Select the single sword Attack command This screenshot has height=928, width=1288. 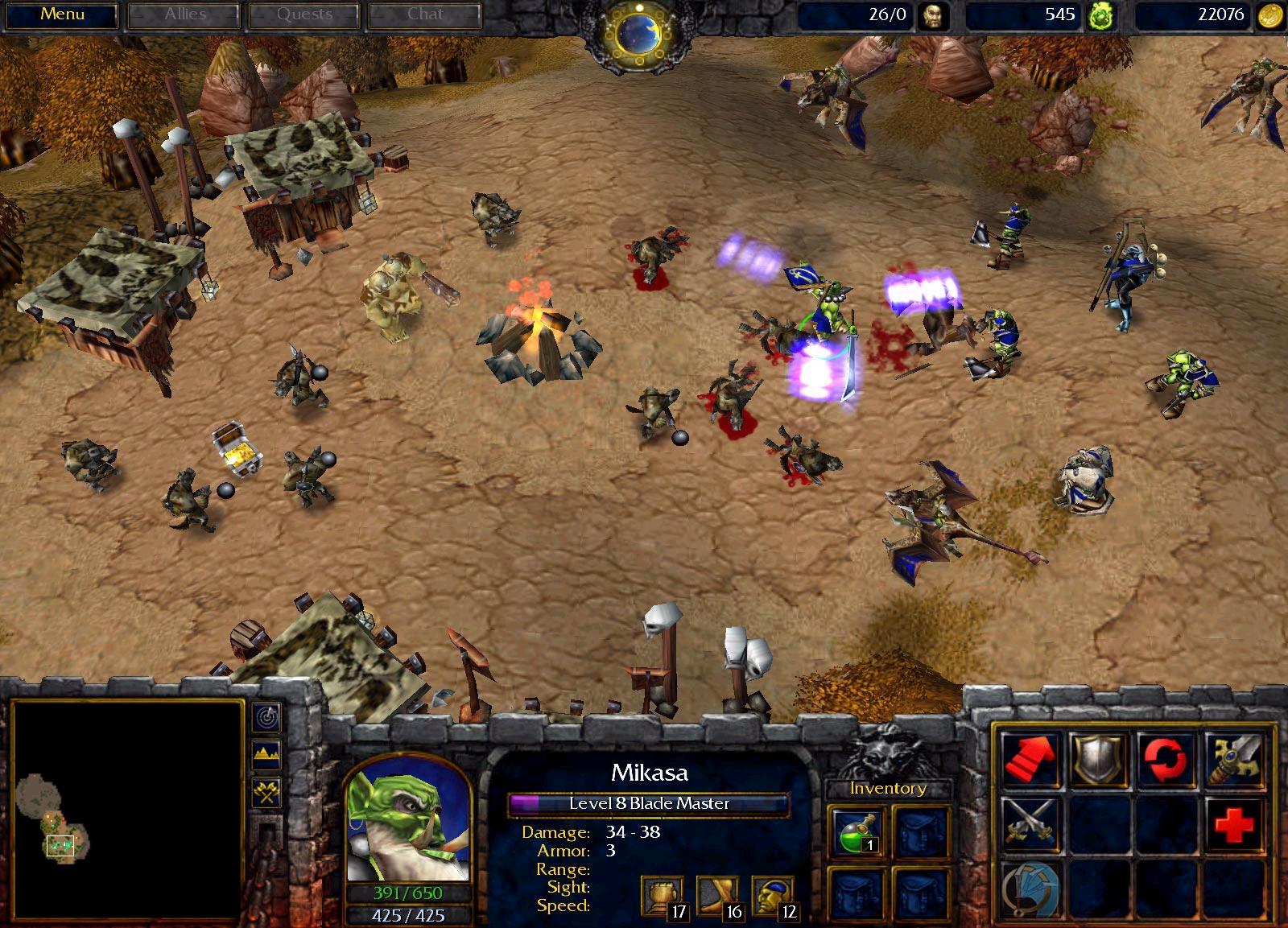coord(1233,758)
